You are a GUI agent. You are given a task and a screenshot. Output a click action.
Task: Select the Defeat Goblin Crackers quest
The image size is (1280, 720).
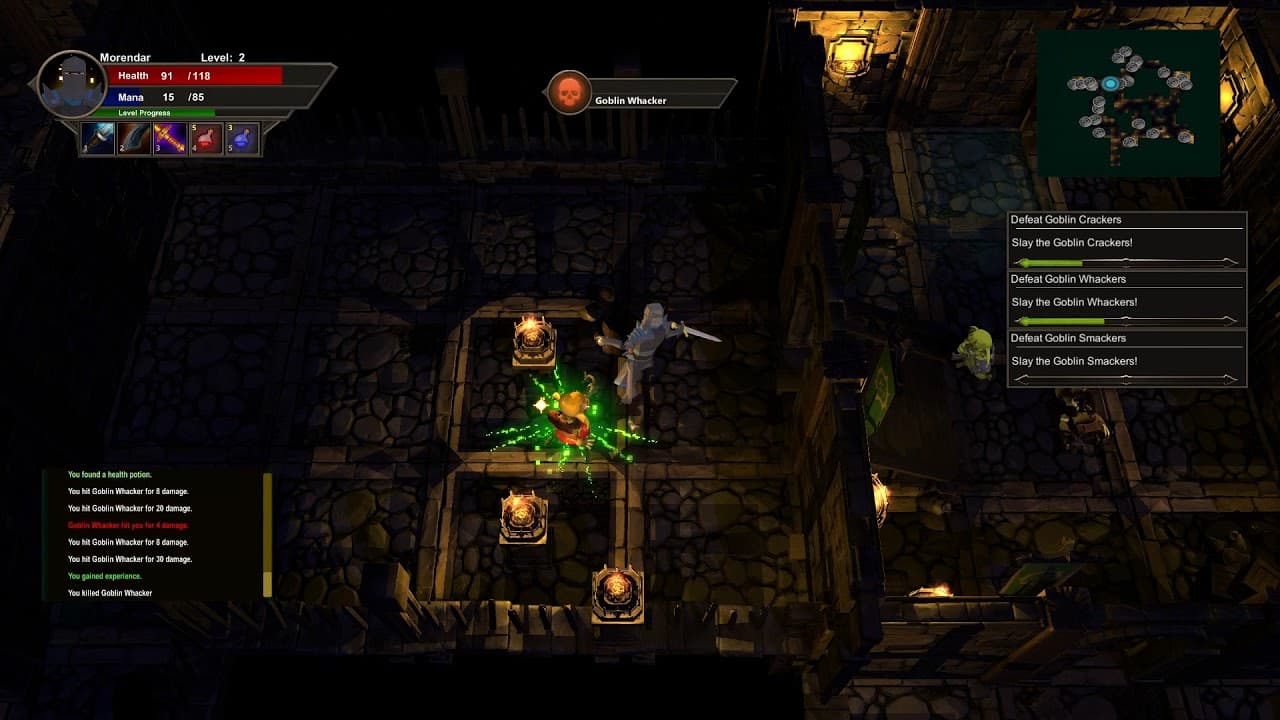click(1127, 241)
